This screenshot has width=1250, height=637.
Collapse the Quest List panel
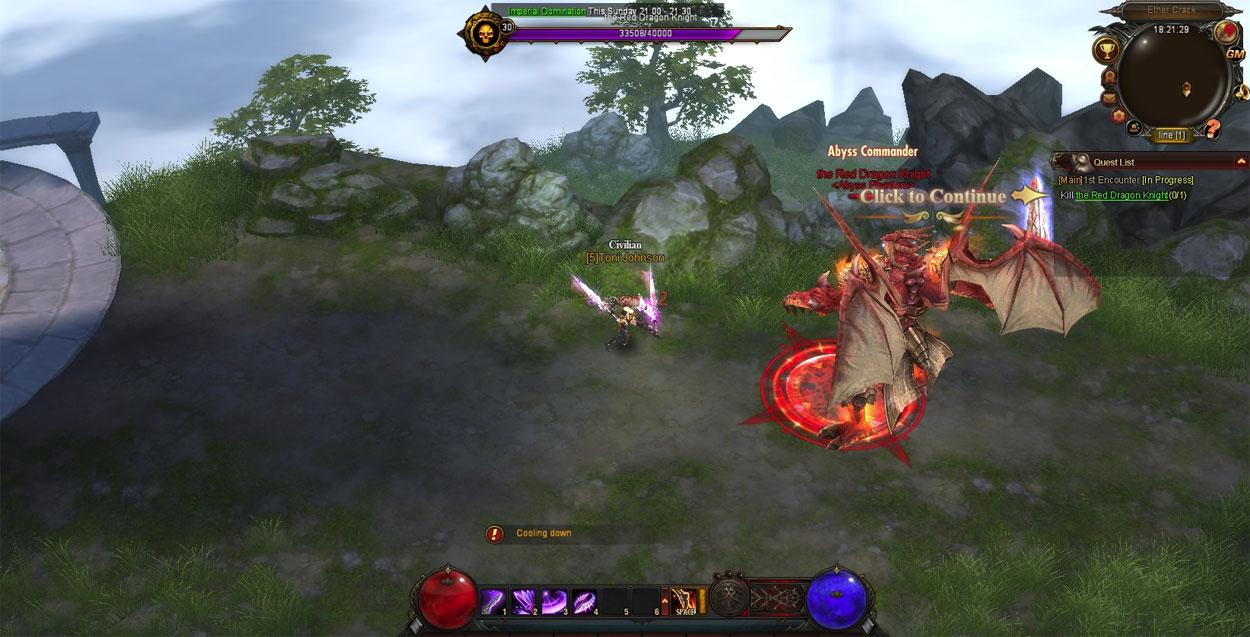pos(1241,161)
